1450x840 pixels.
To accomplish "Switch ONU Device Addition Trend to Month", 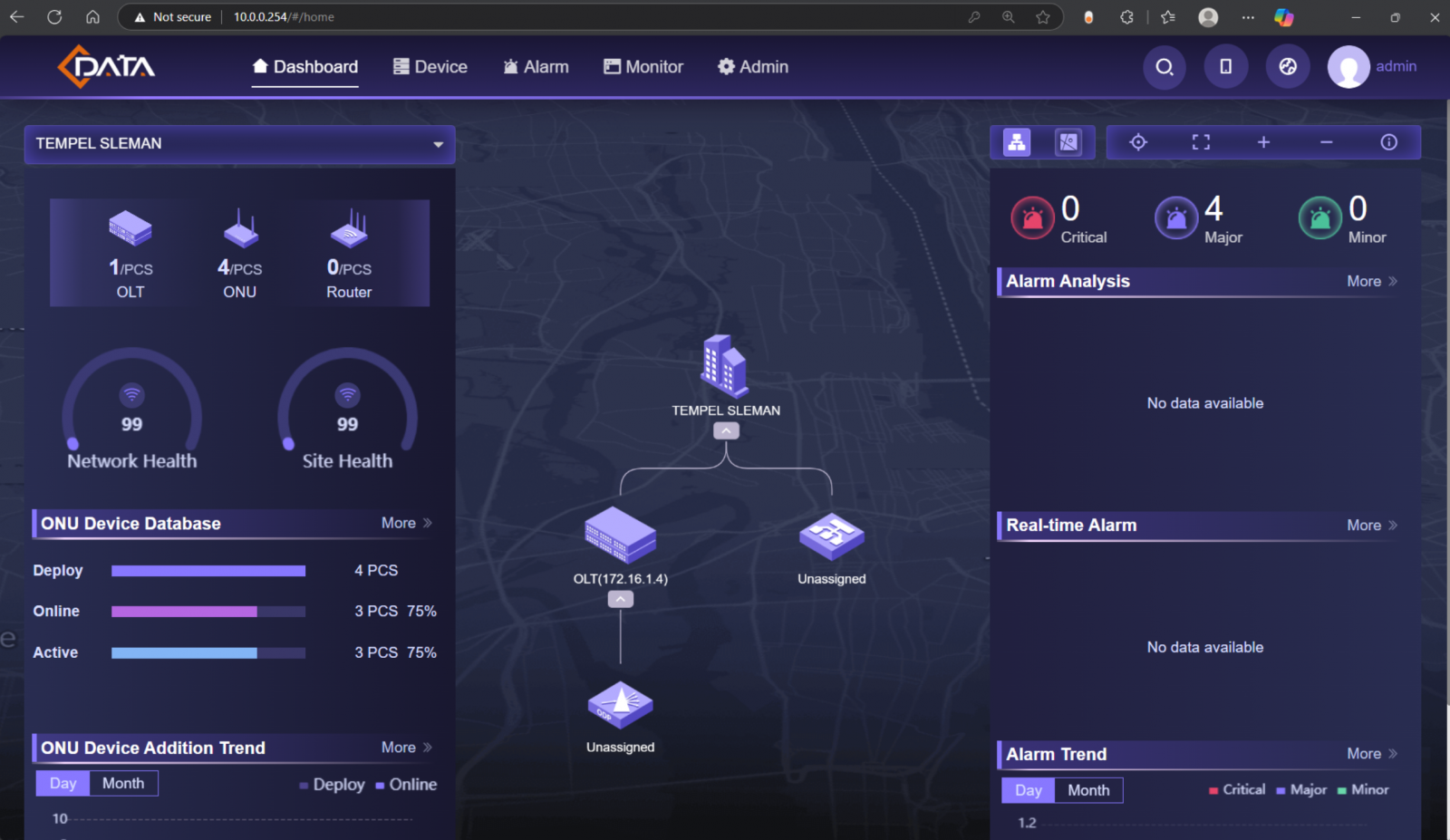I will 122,782.
